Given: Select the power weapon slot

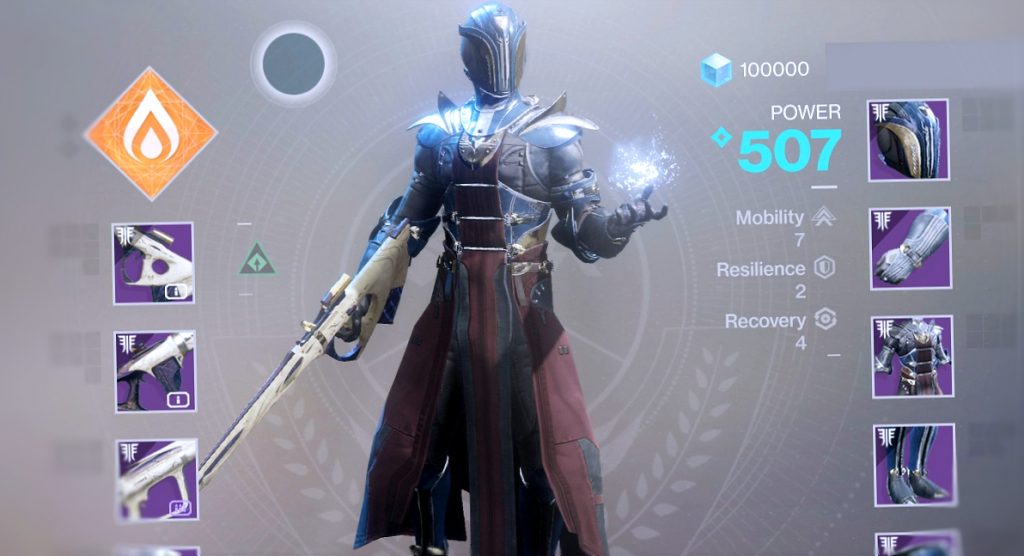Looking at the screenshot, I should (157, 478).
